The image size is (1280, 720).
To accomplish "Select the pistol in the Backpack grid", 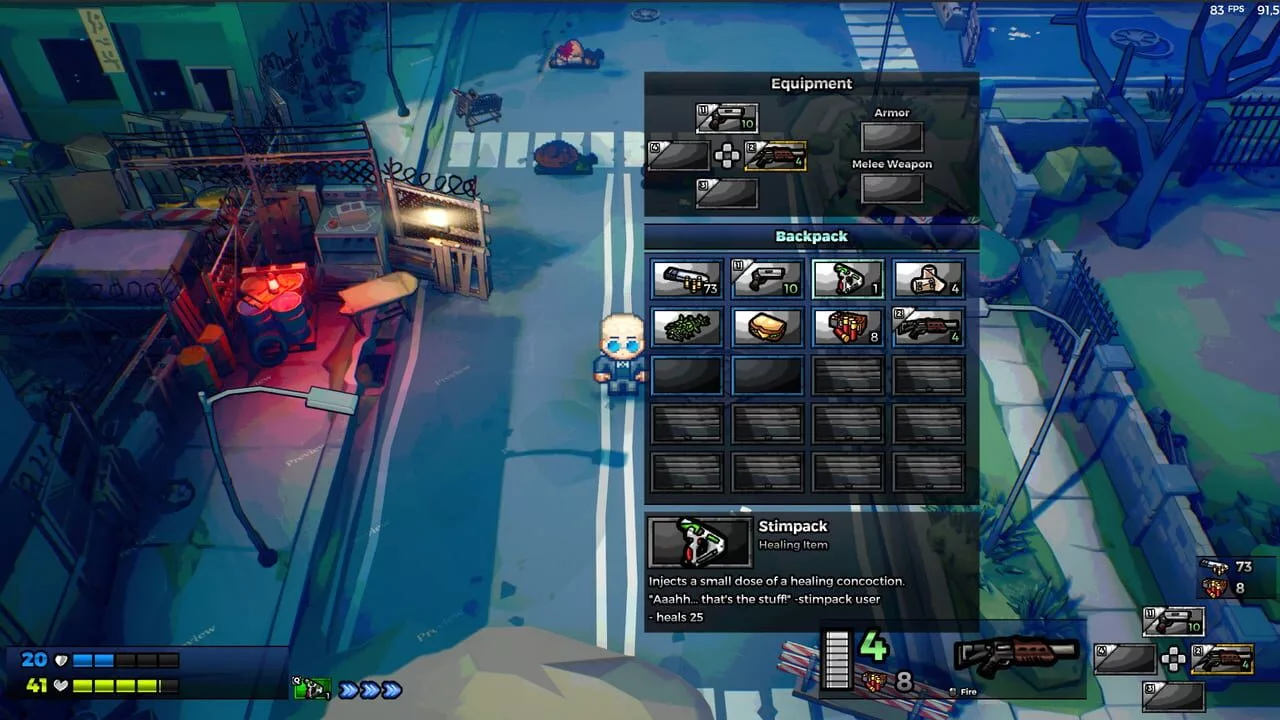I will coord(767,279).
